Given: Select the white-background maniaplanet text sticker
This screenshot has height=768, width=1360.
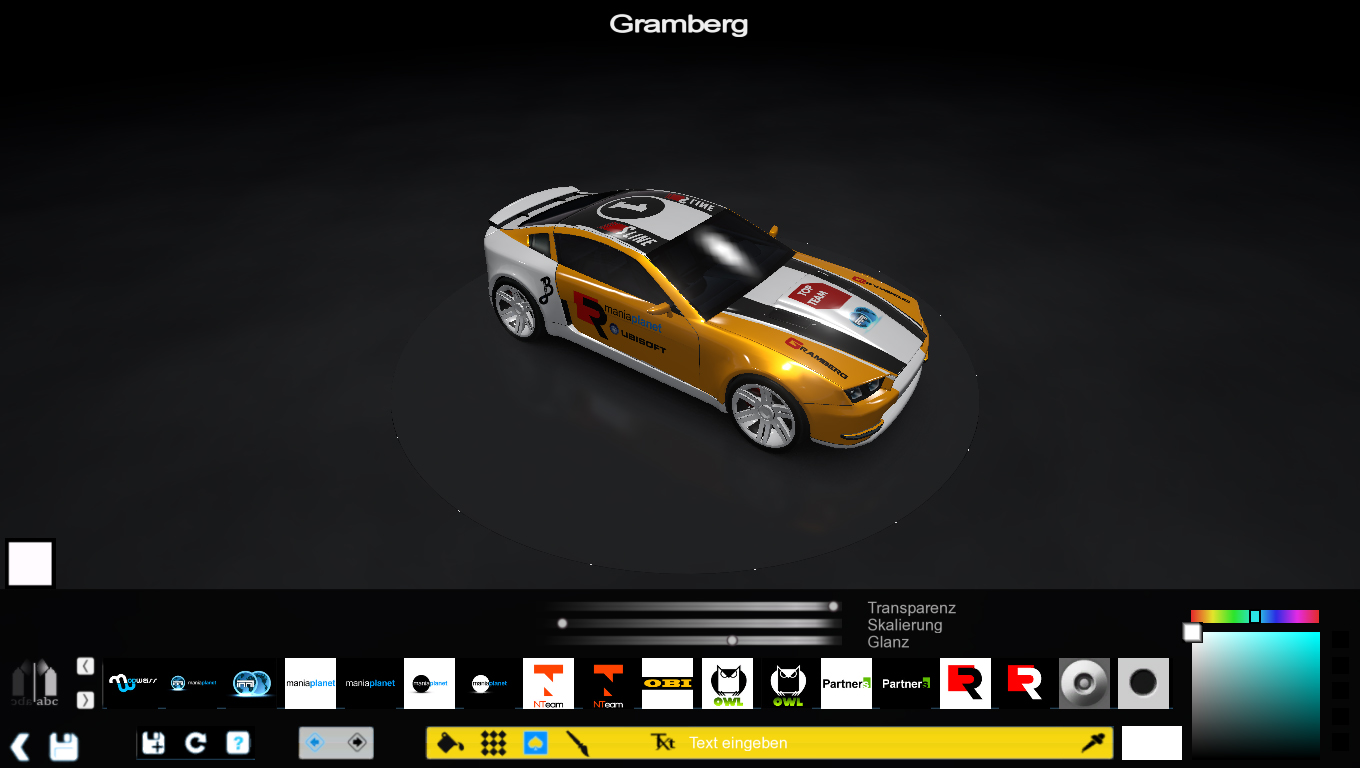Looking at the screenshot, I should (310, 683).
